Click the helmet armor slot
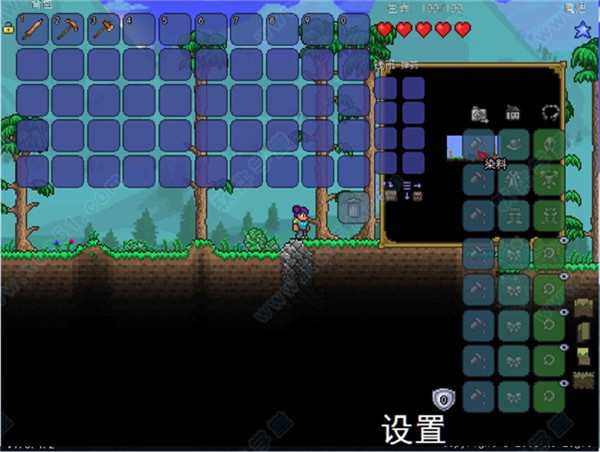 click(547, 146)
